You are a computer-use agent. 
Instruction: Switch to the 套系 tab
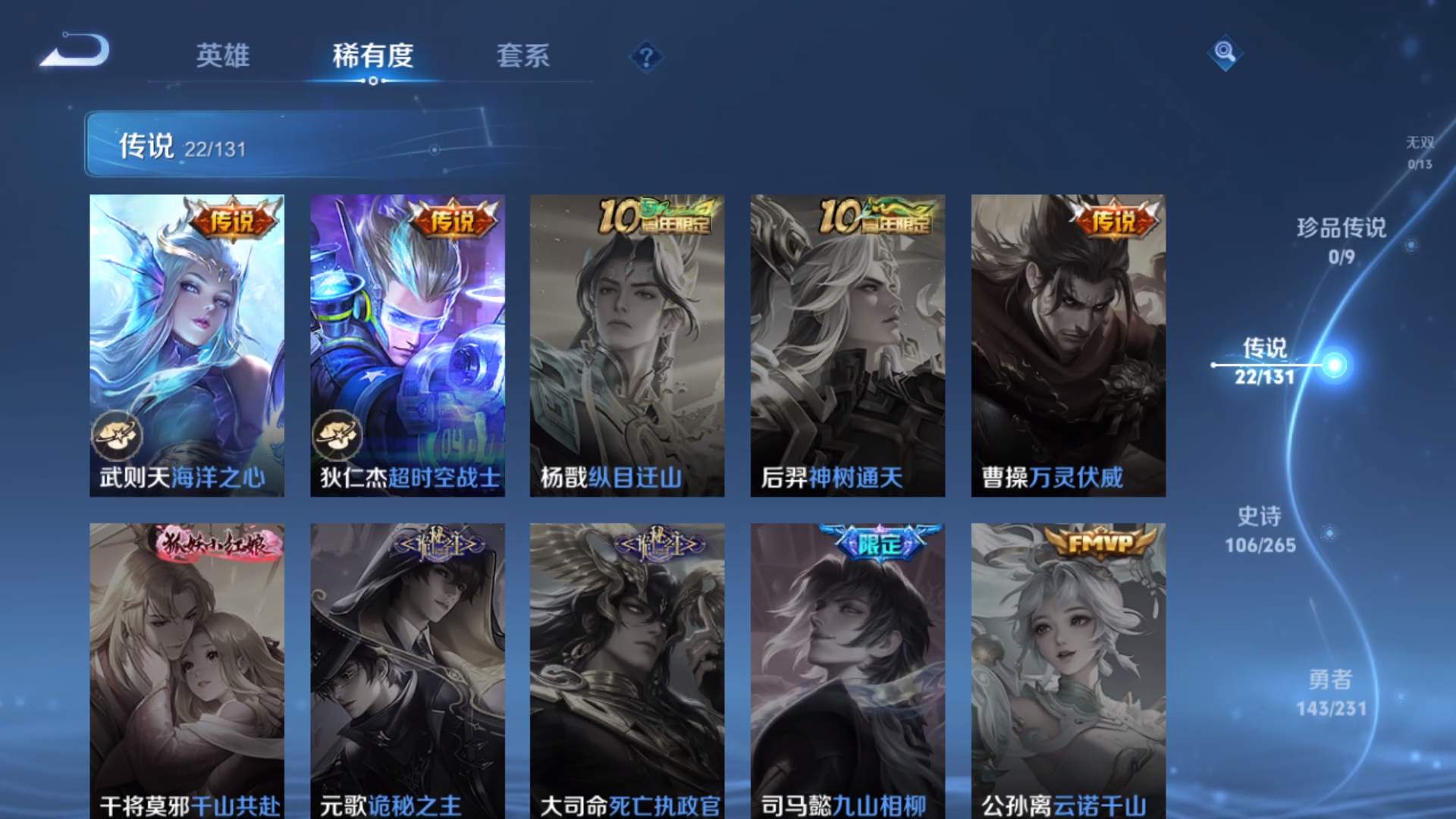[525, 57]
